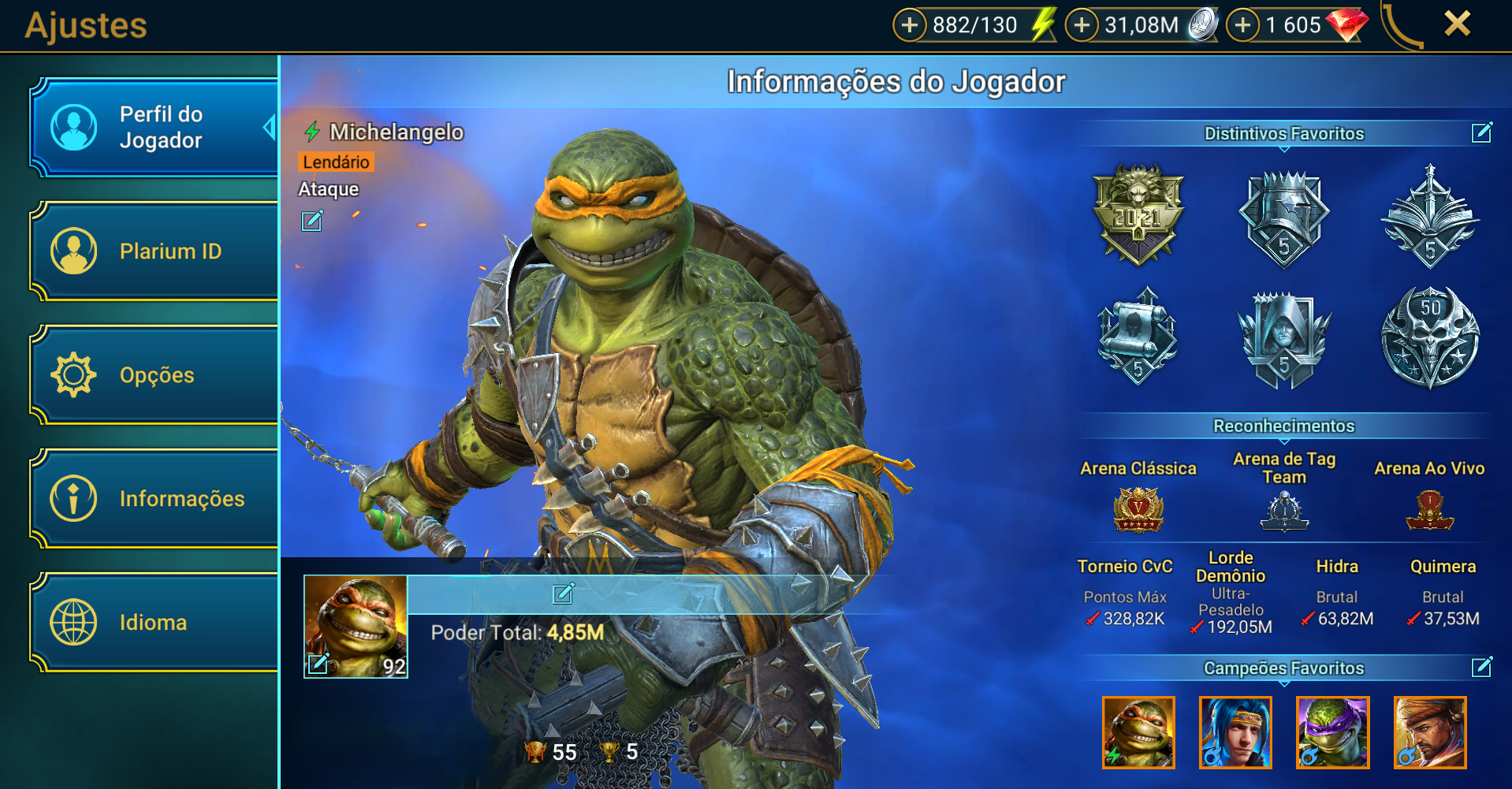Choose the Idioma language section
The image size is (1512, 789).
pos(155,622)
